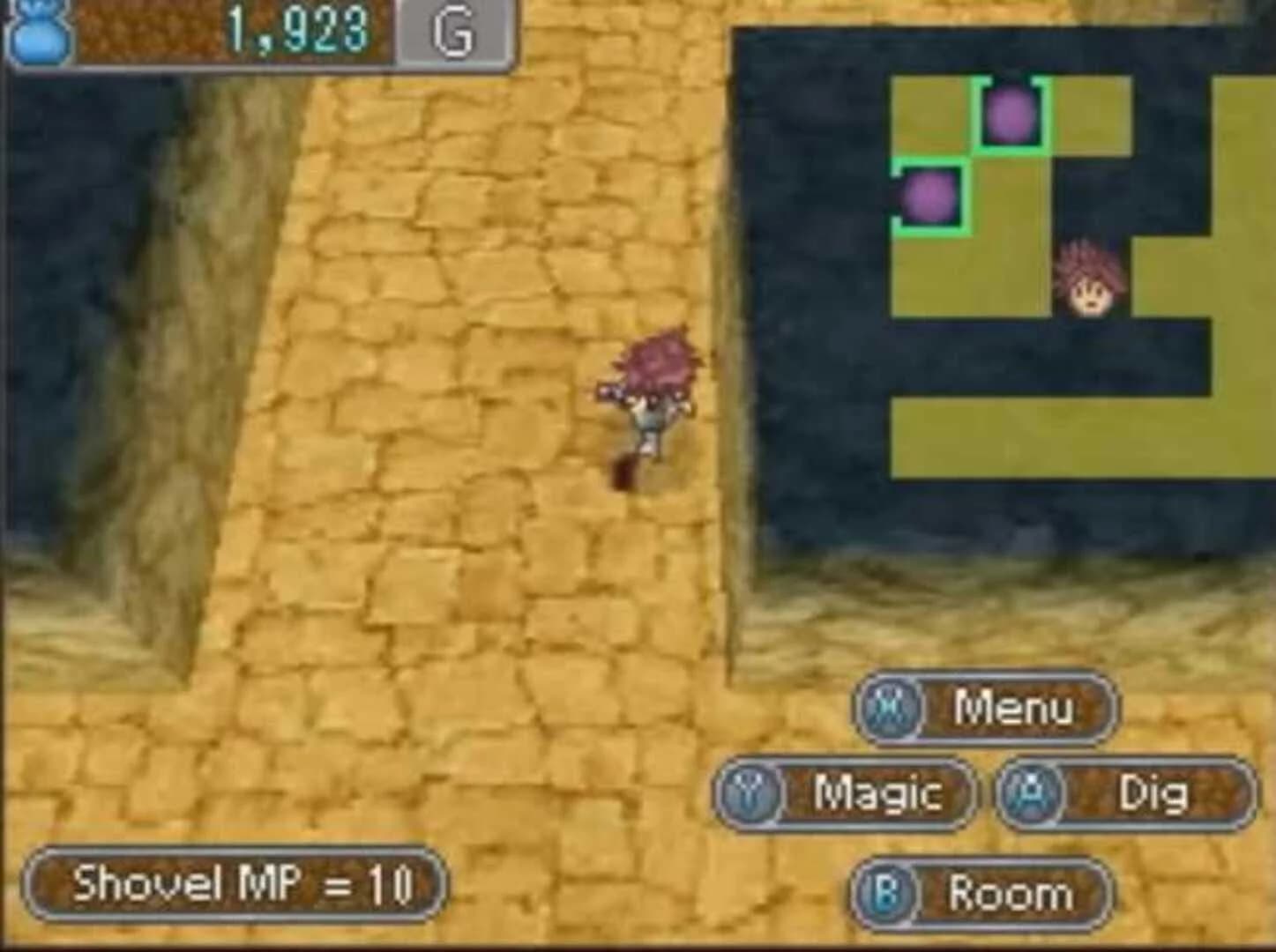Select the Y button icon beside Magic
Viewport: 1276px width, 952px height.
[750, 794]
